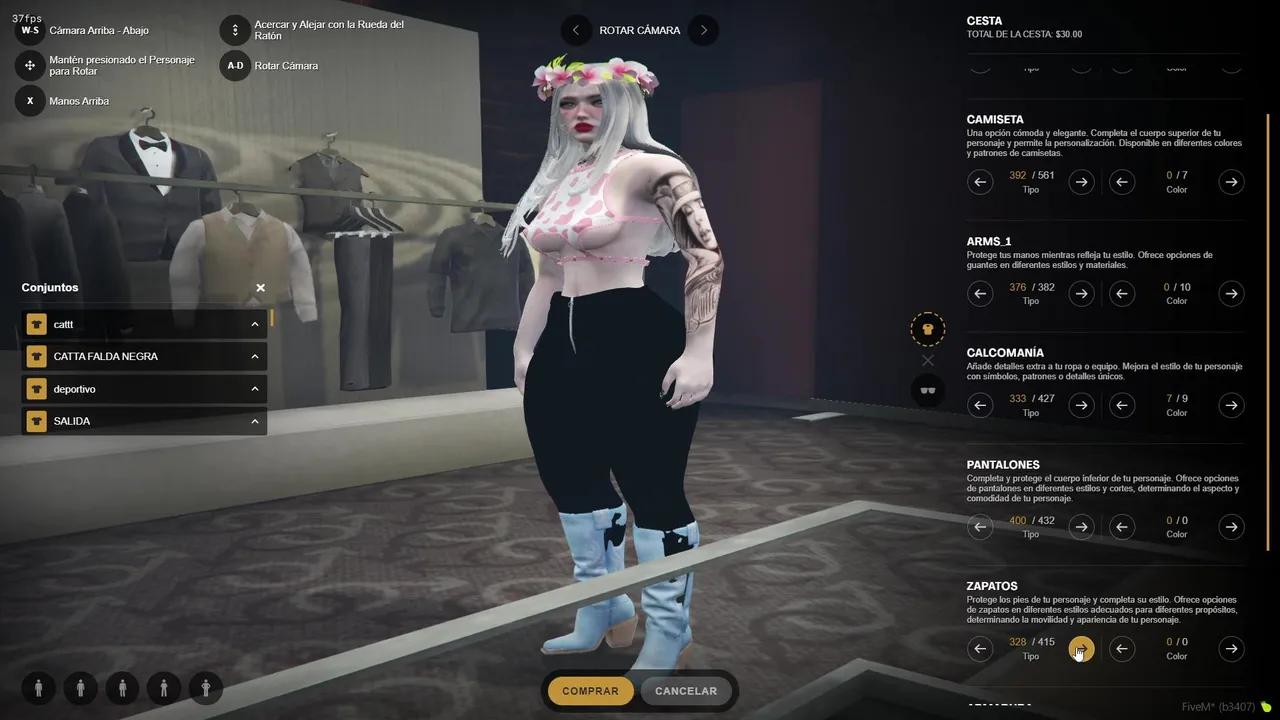
Task: Select the rightmost hands-on-hips pose icon
Action: tap(205, 688)
